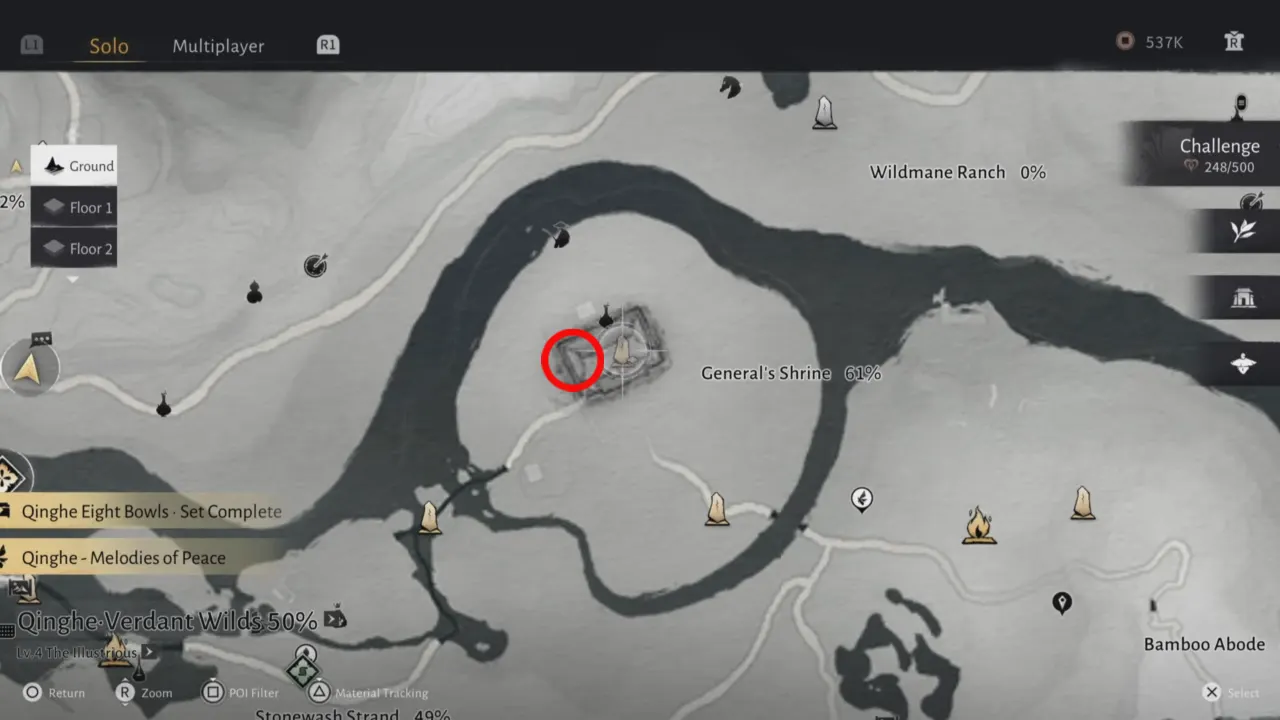Click the lightning bolt map pin
Image resolution: width=1280 pixels, height=720 pixels.
[861, 498]
